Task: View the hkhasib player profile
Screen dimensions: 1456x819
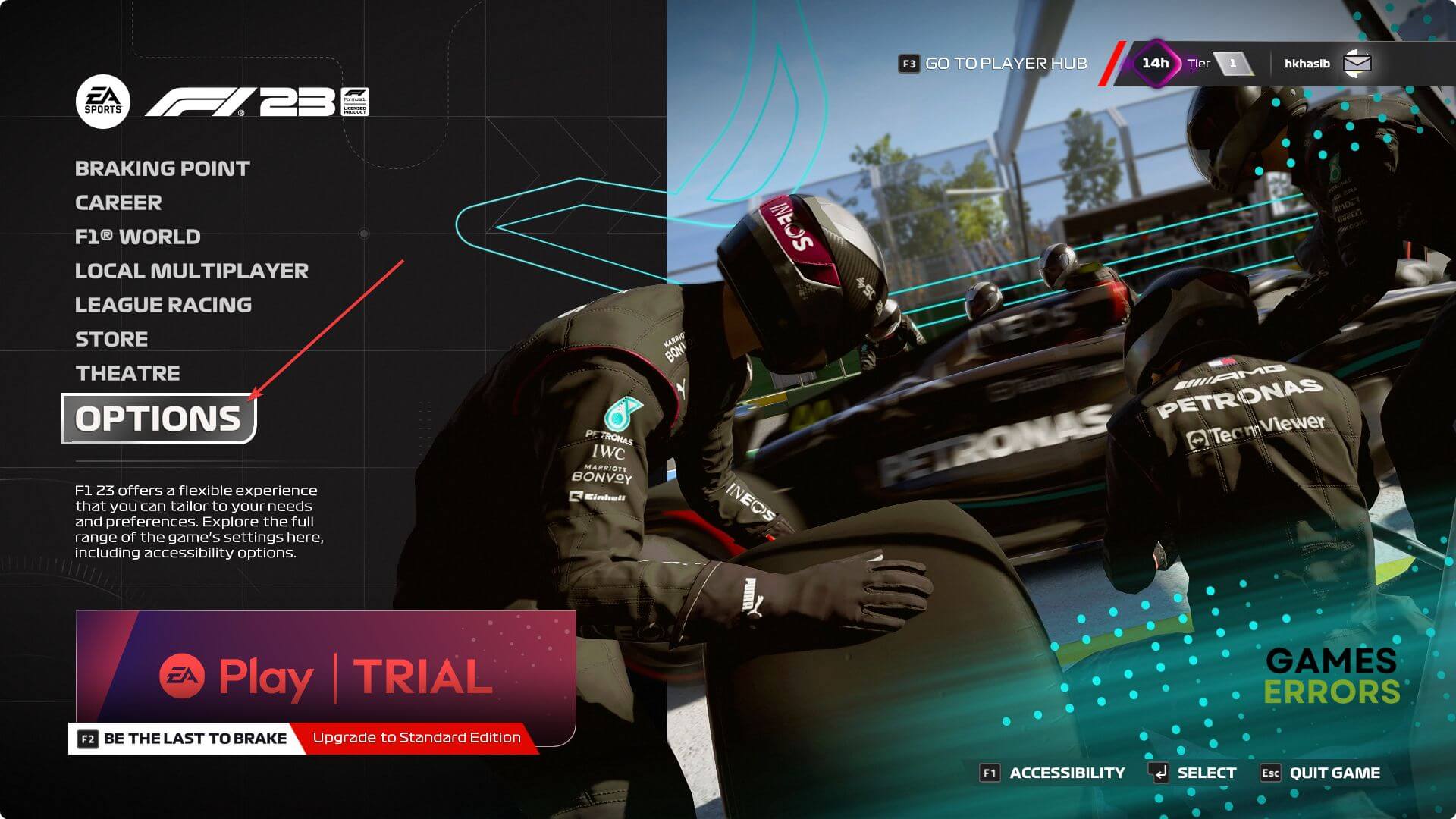Action: click(1307, 64)
